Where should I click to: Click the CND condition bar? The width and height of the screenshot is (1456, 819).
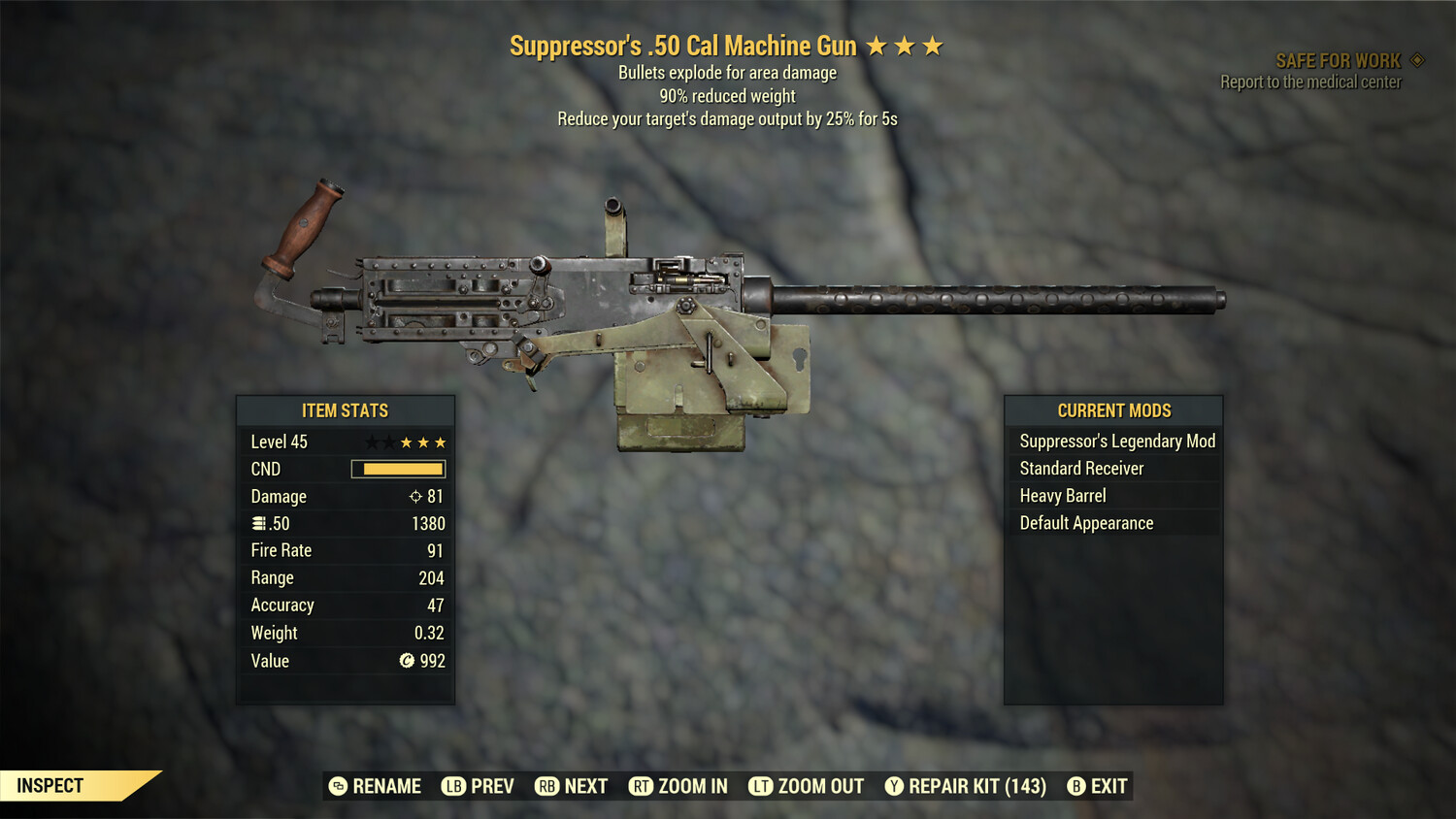coord(398,469)
